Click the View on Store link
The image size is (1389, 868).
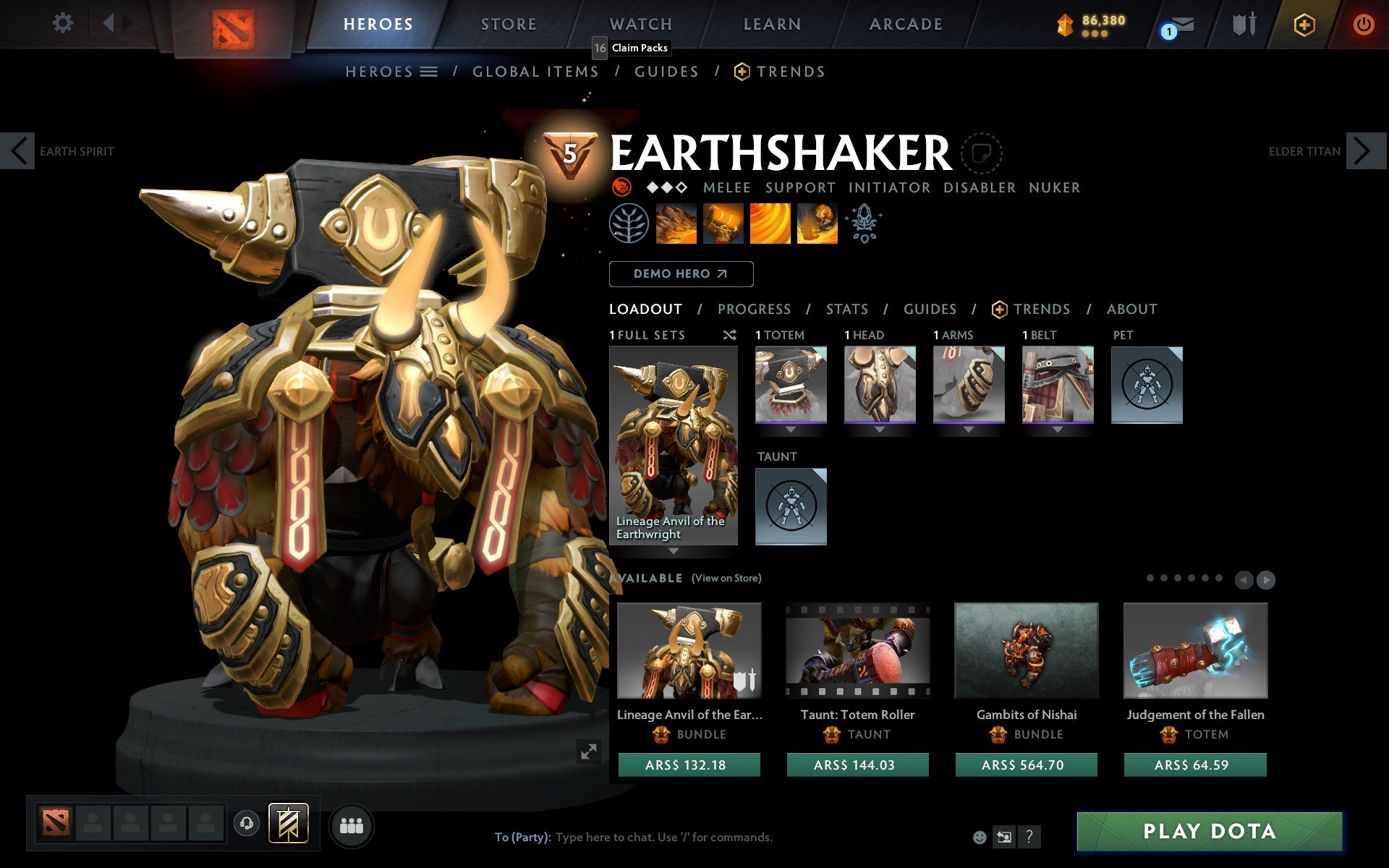click(726, 578)
